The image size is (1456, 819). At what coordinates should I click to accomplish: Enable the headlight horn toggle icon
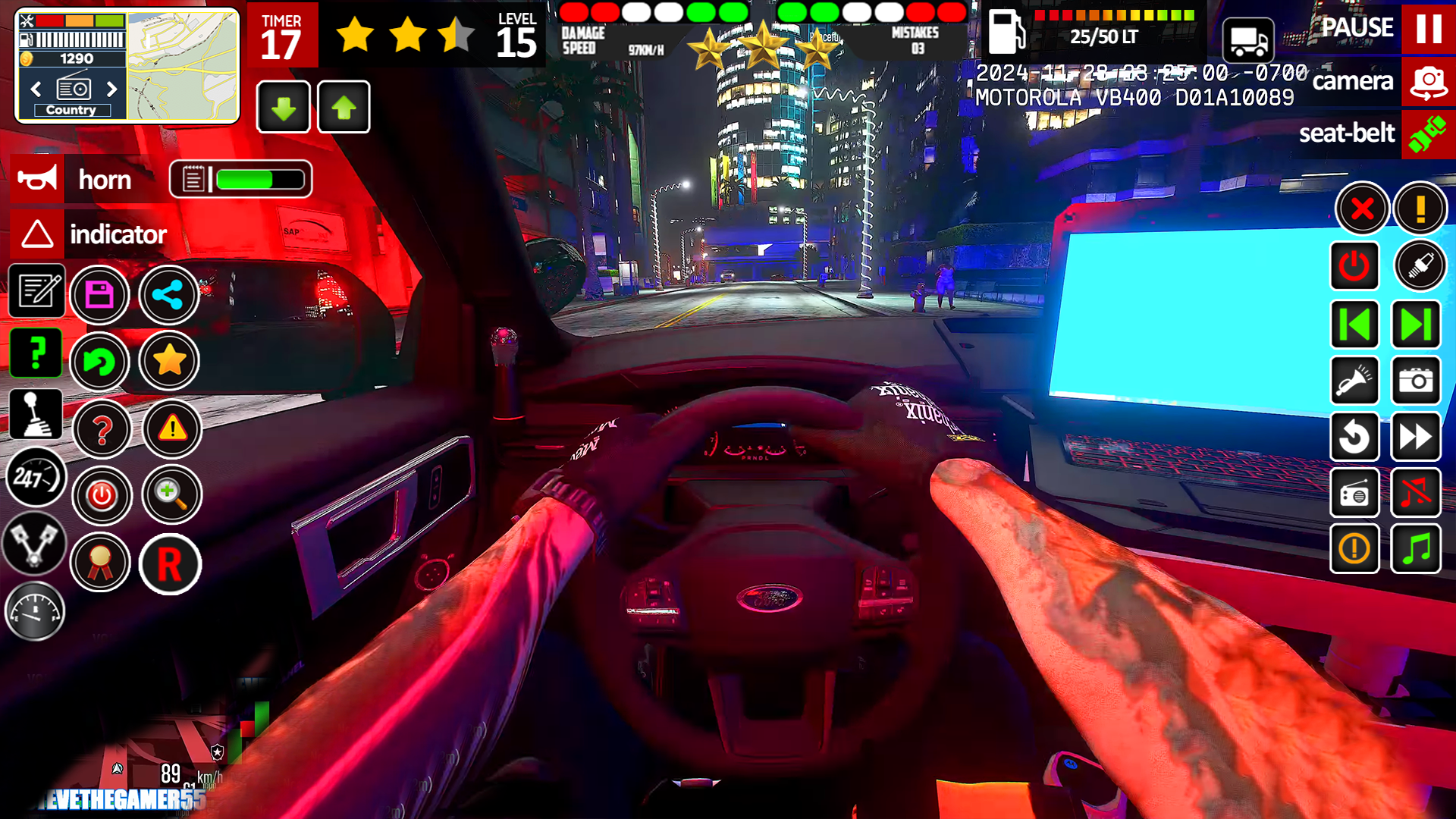[x=1355, y=381]
